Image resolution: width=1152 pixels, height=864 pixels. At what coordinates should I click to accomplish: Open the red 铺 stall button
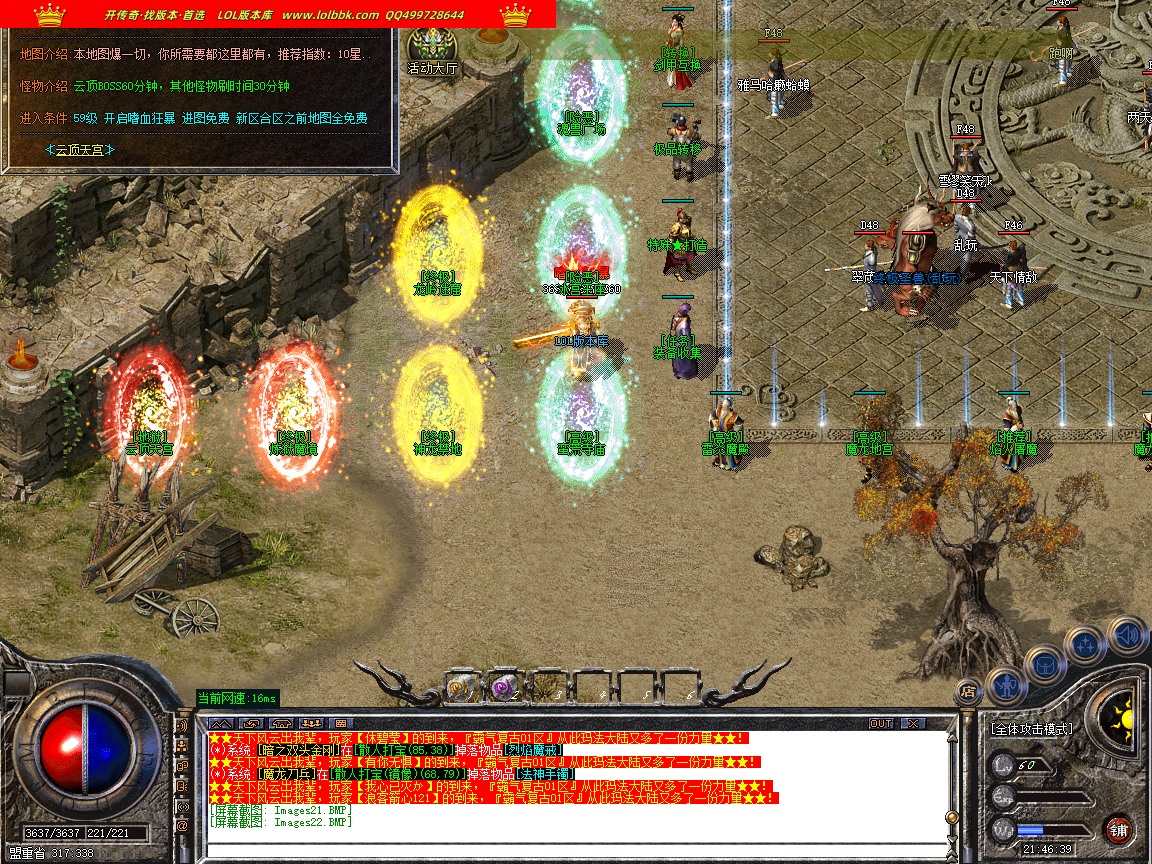(x=1118, y=829)
